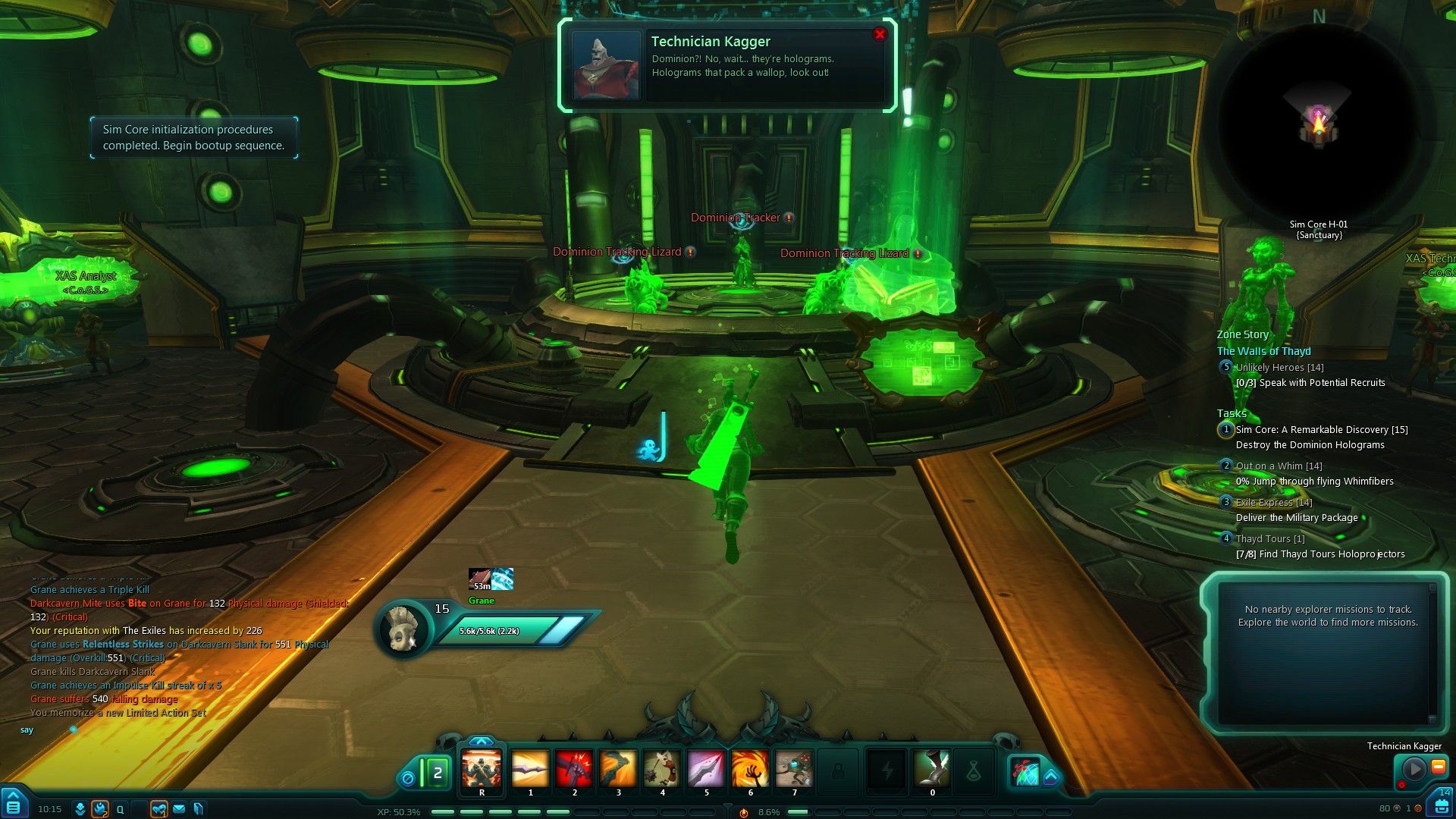Image resolution: width=1456 pixels, height=819 pixels.
Task: Use the bloody slash ability in slot 5
Action: pos(706,770)
